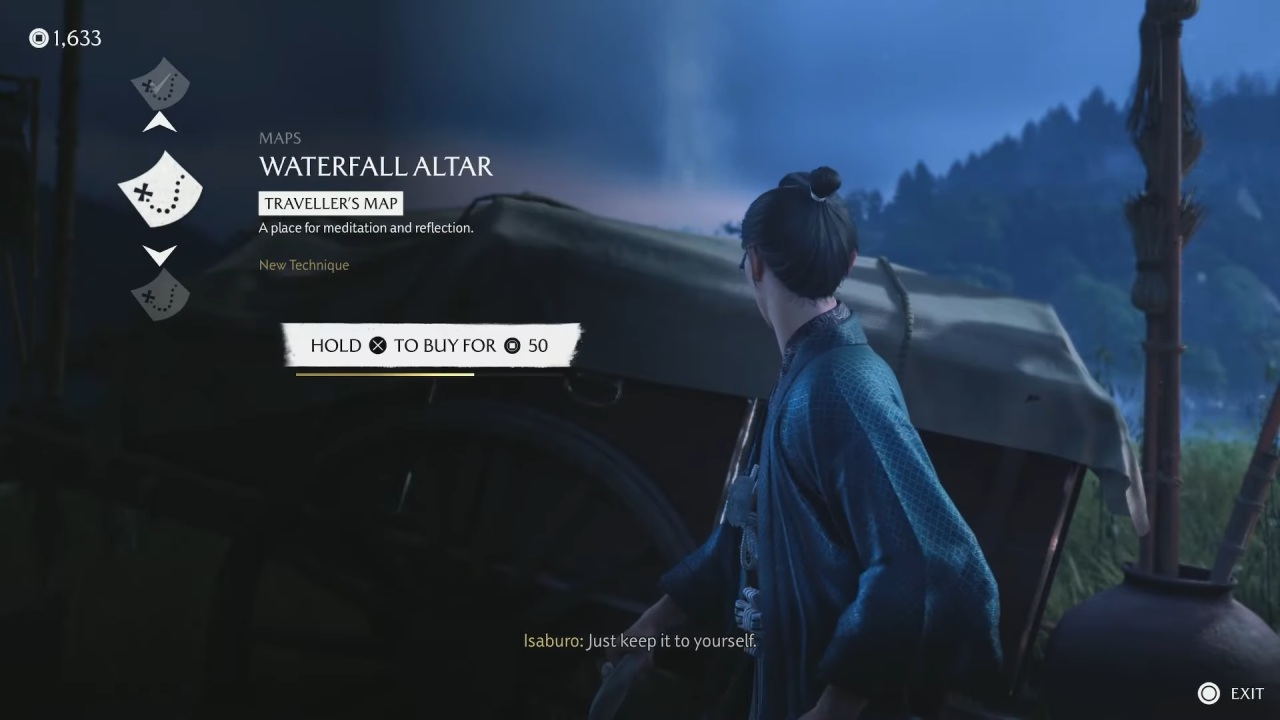
Task: Select the highlighted Waterfall Altar map icon
Action: 160,188
